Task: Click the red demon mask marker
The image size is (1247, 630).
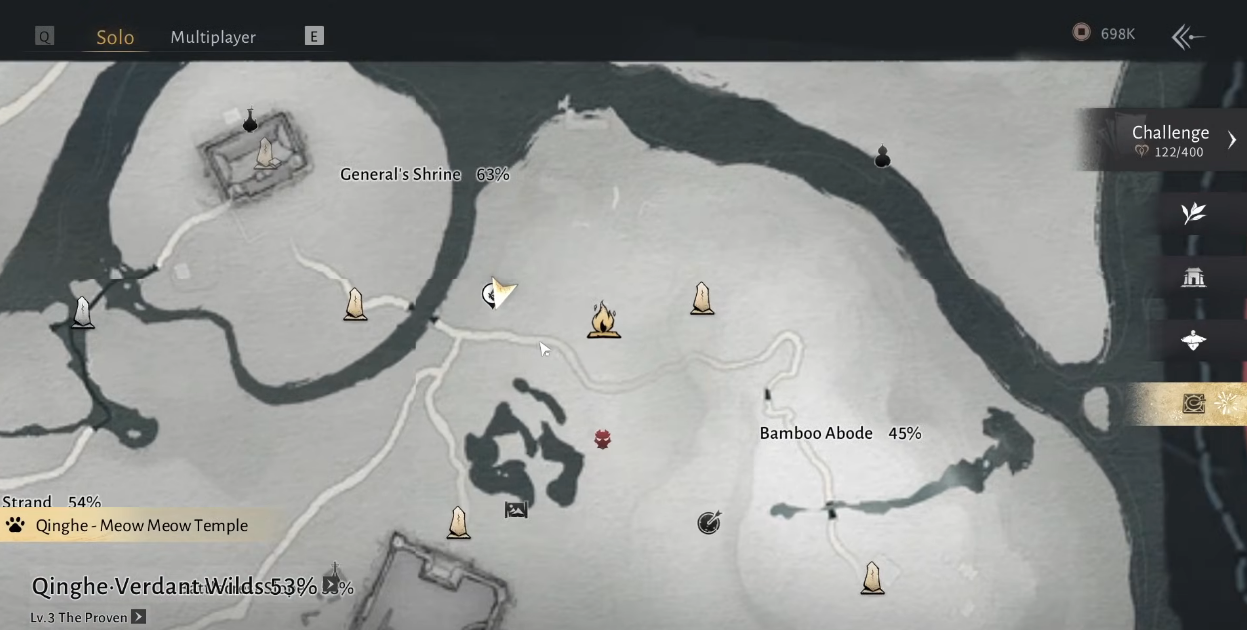Action: pos(602,439)
